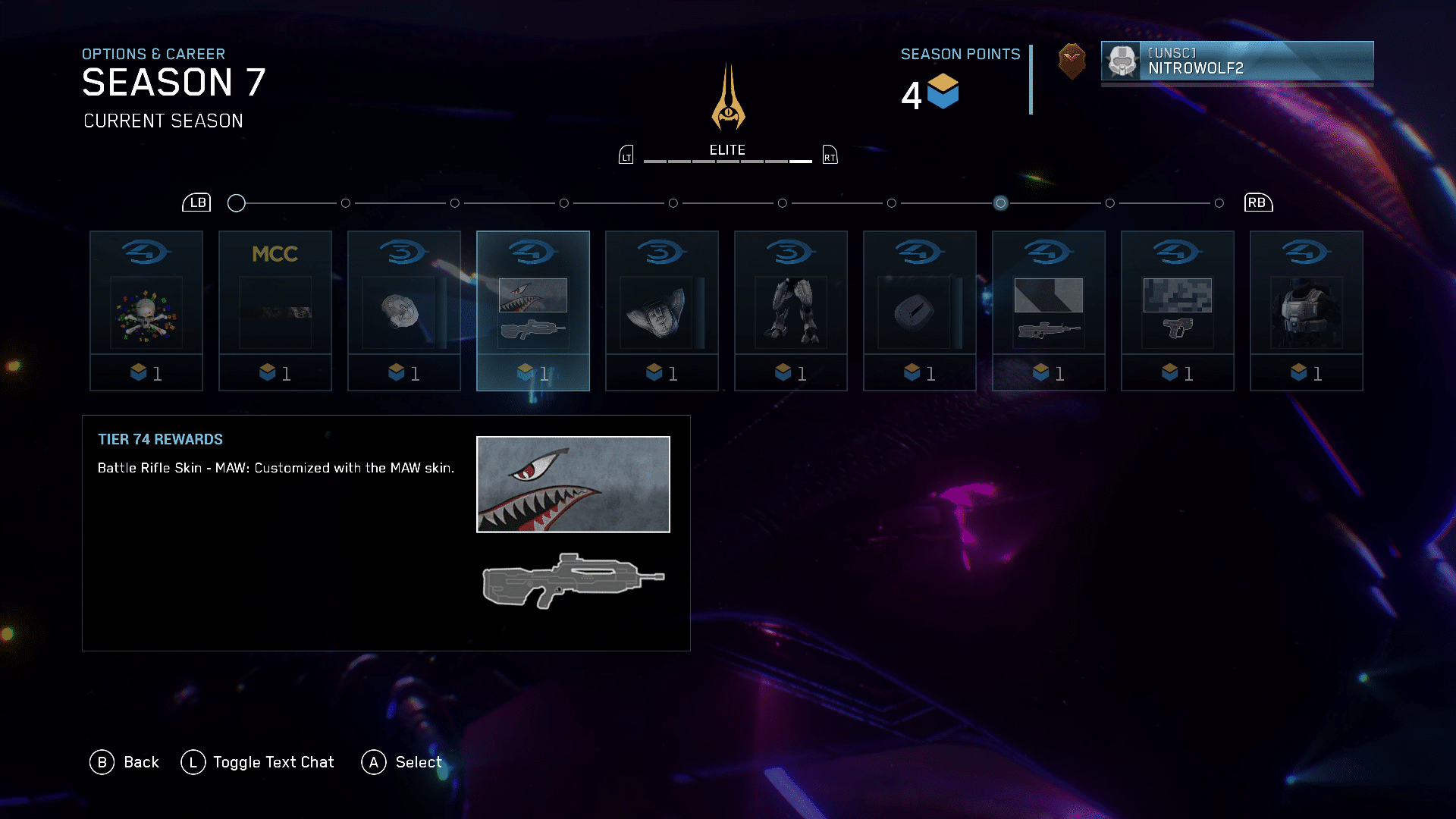The image size is (1456, 819).
Task: Select the diagonal-stripe rifle skin tile
Action: click(x=1049, y=311)
